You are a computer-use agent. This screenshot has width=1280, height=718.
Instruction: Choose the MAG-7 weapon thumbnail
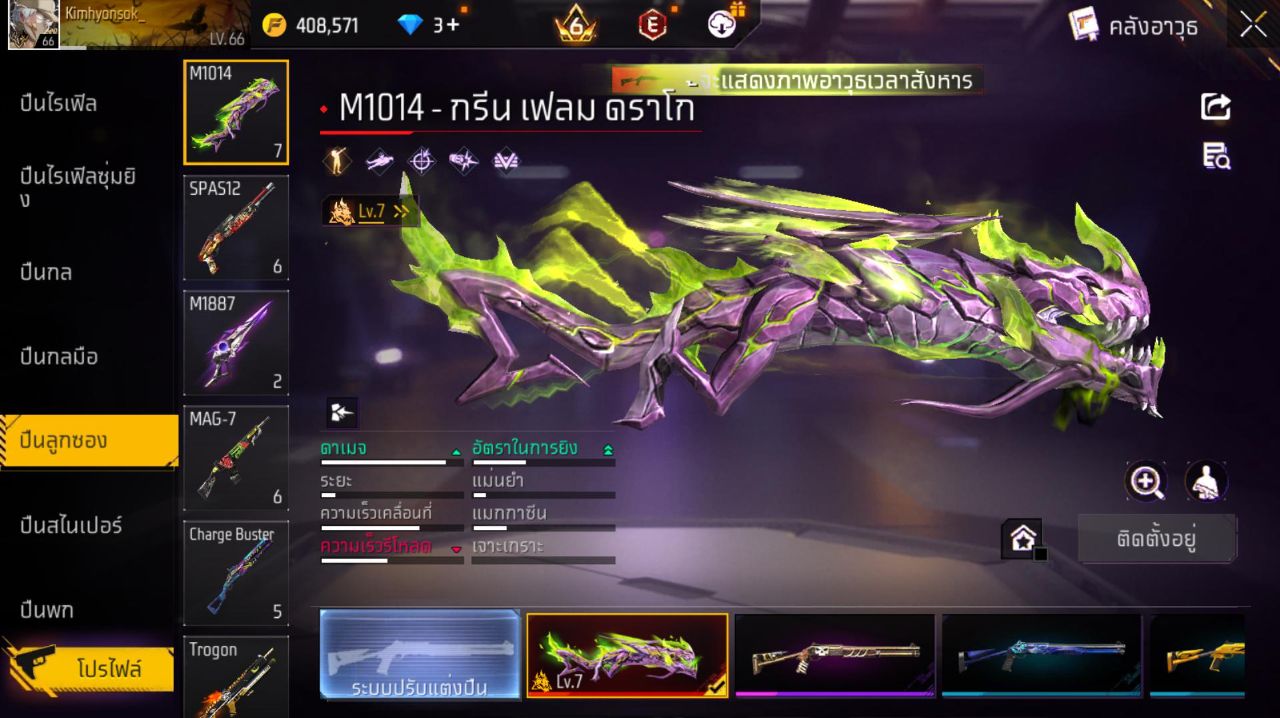(236, 458)
